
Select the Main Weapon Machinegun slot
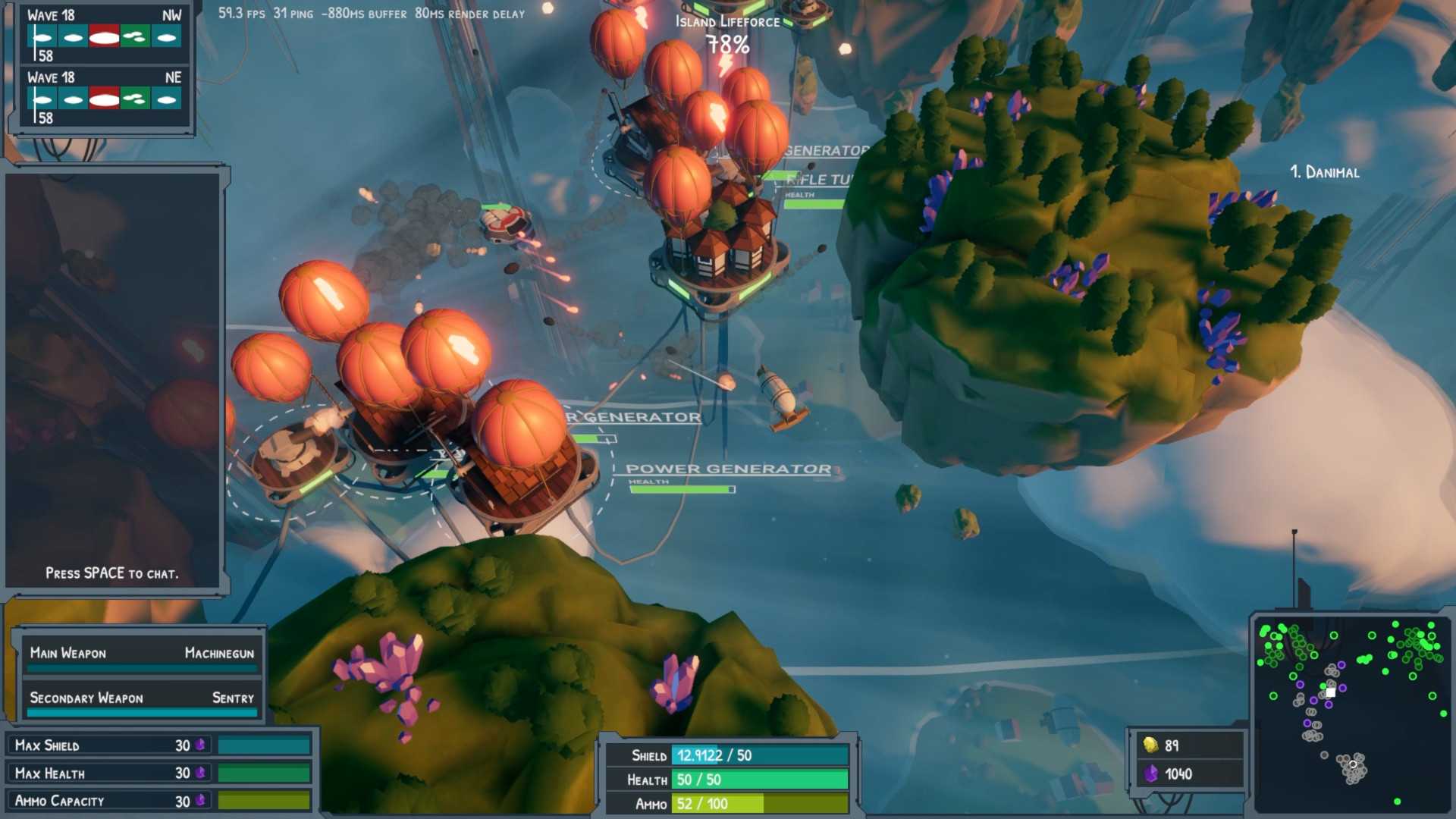coord(142,654)
